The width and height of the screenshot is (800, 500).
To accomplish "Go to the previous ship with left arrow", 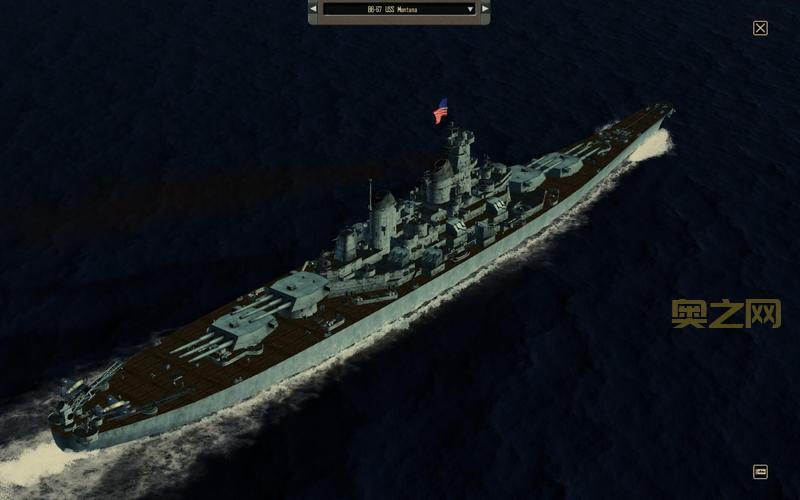I will (313, 9).
